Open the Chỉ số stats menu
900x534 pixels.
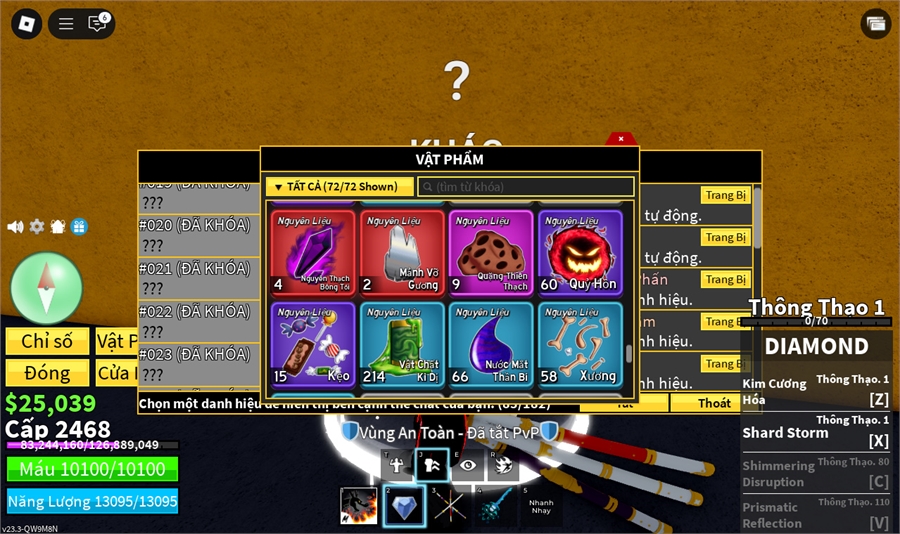[47, 341]
